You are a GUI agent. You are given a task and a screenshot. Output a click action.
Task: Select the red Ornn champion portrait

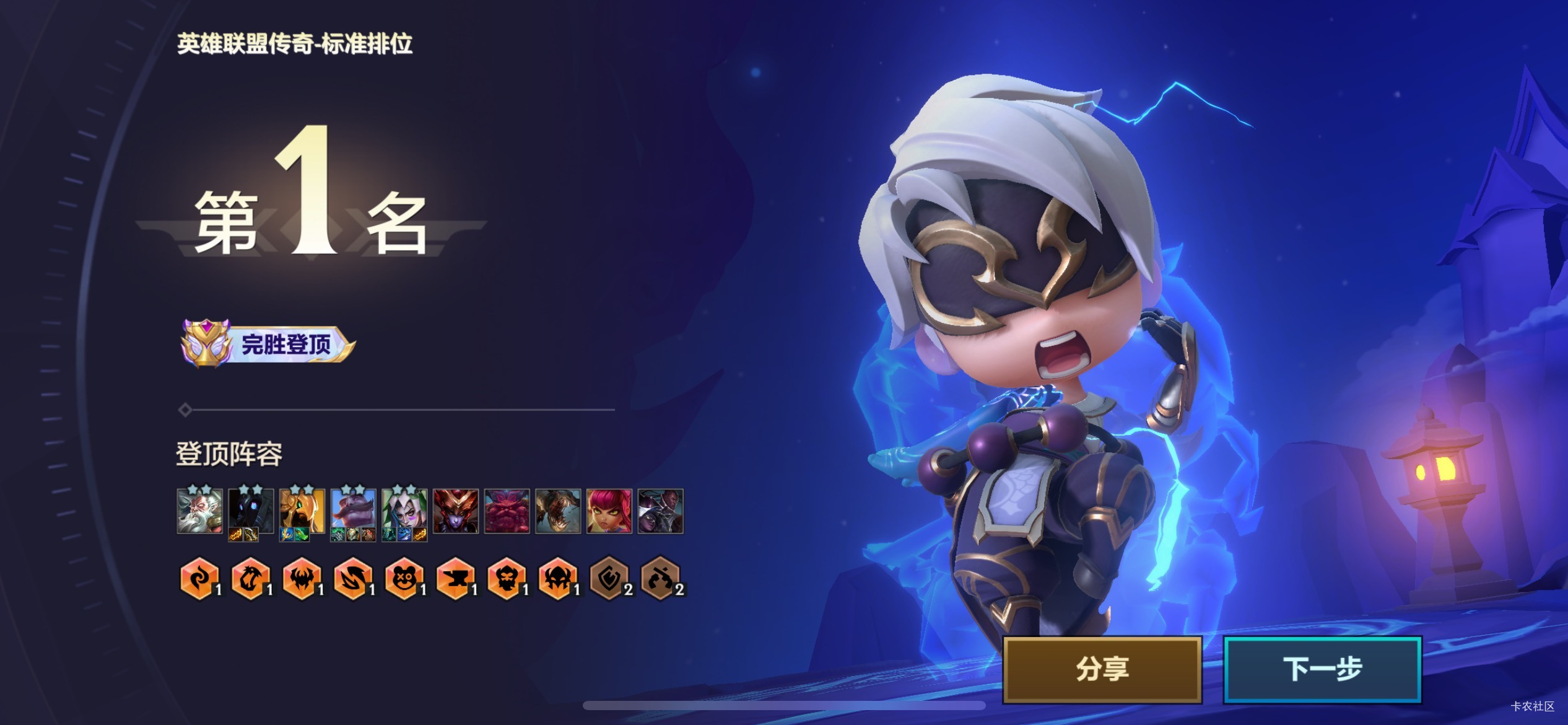(507, 511)
